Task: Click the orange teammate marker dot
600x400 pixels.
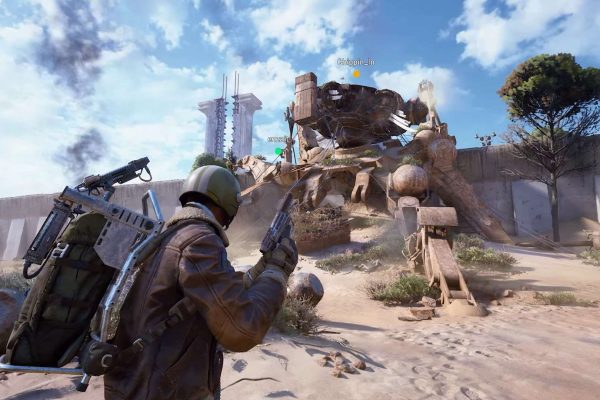Action: click(355, 73)
